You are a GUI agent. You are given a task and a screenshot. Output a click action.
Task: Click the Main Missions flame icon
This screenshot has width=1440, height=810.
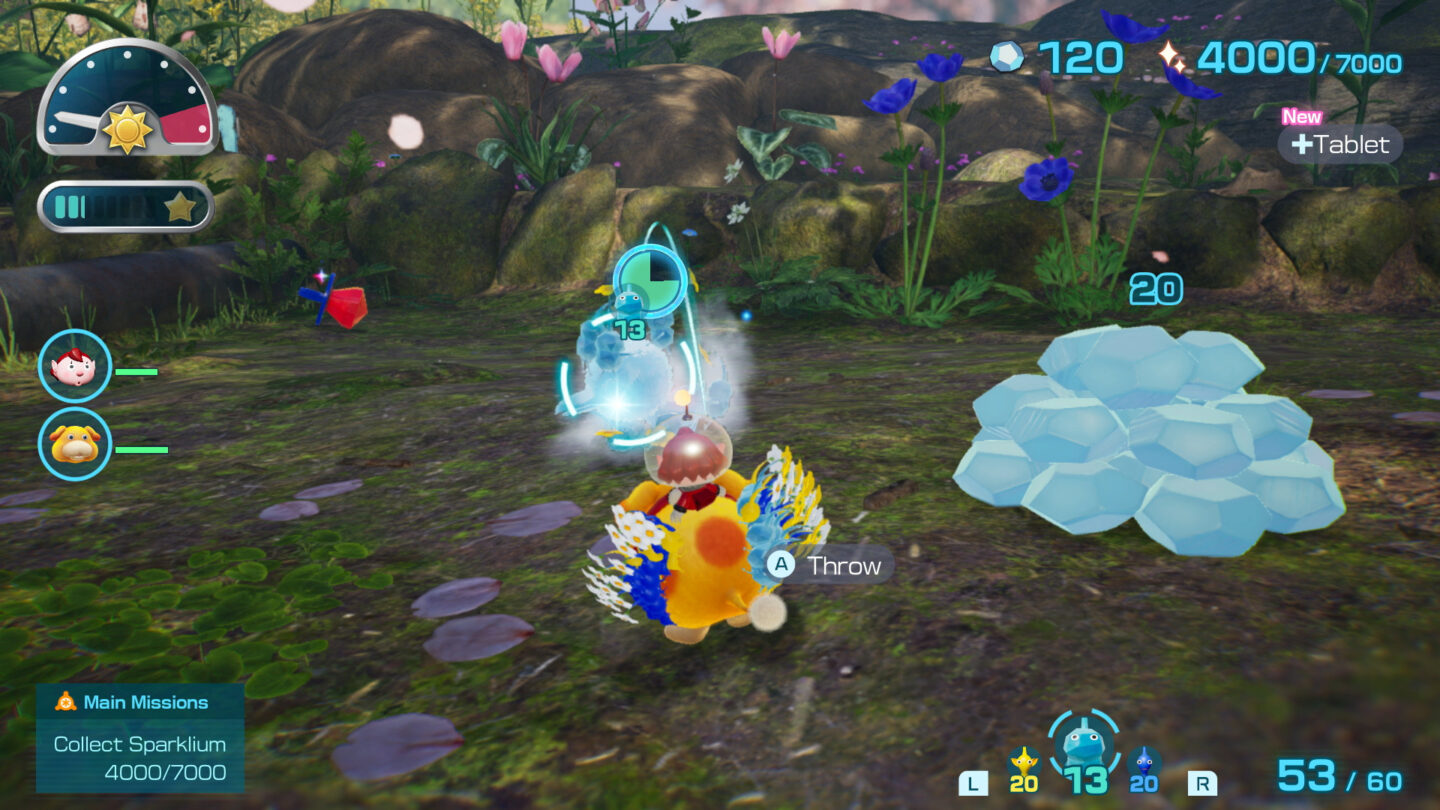click(65, 703)
